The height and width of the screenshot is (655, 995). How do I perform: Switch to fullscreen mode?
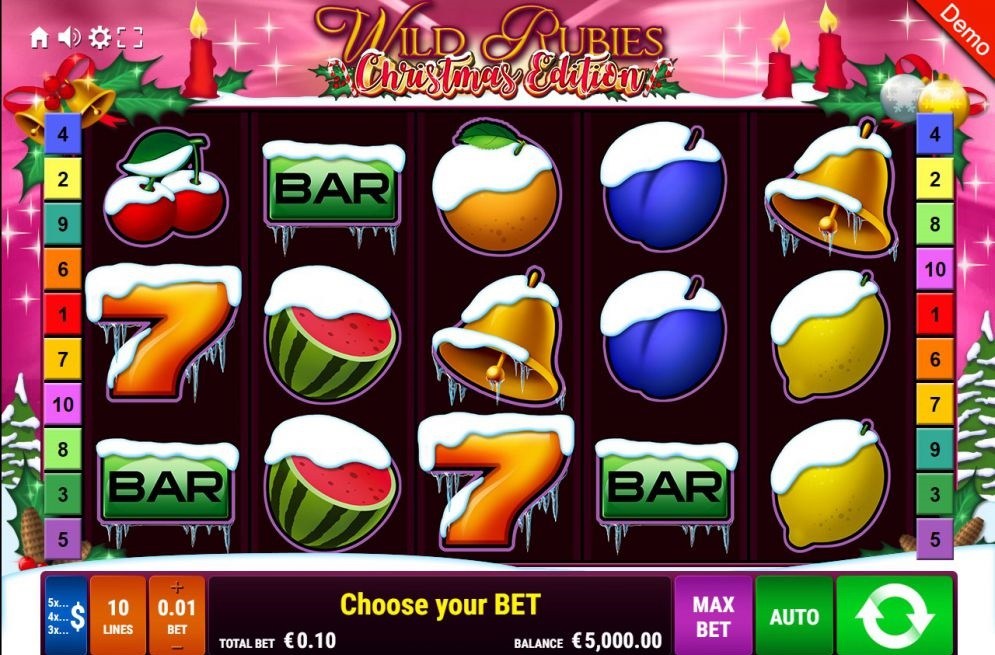point(130,38)
